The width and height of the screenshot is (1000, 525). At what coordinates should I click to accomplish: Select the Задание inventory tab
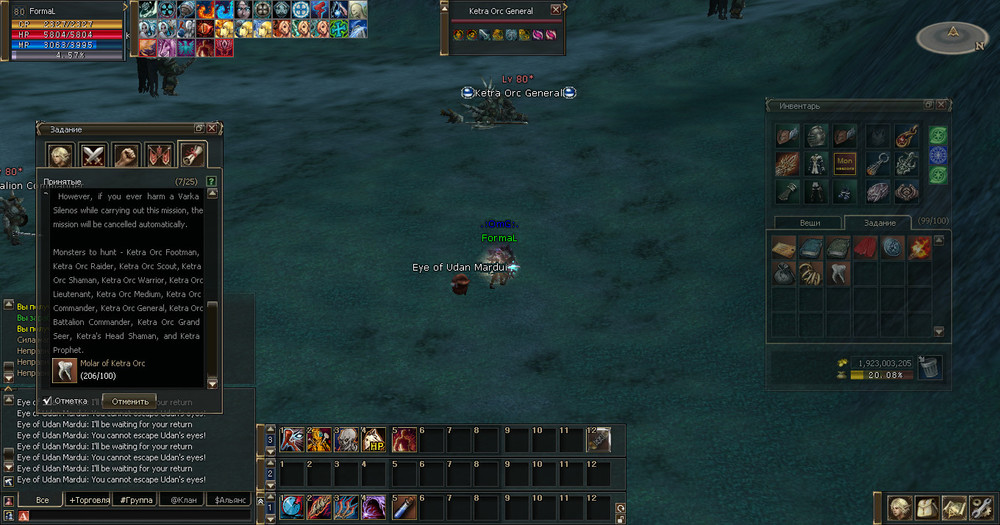coord(881,223)
